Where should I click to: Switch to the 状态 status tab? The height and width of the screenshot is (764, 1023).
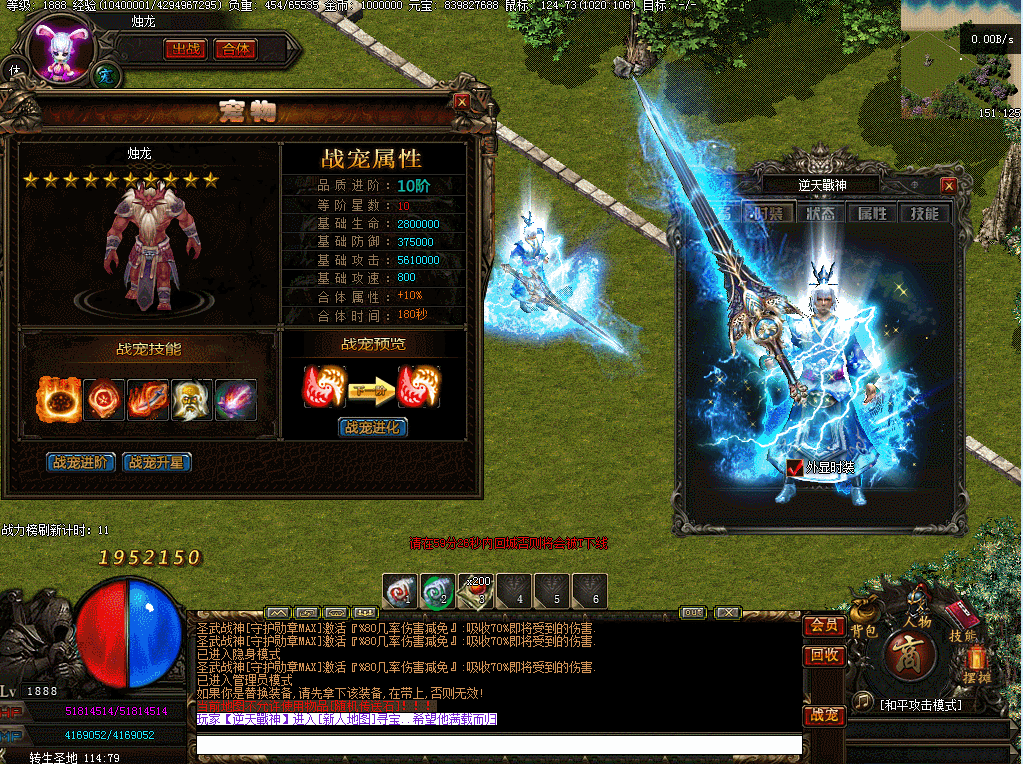pyautogui.click(x=820, y=213)
